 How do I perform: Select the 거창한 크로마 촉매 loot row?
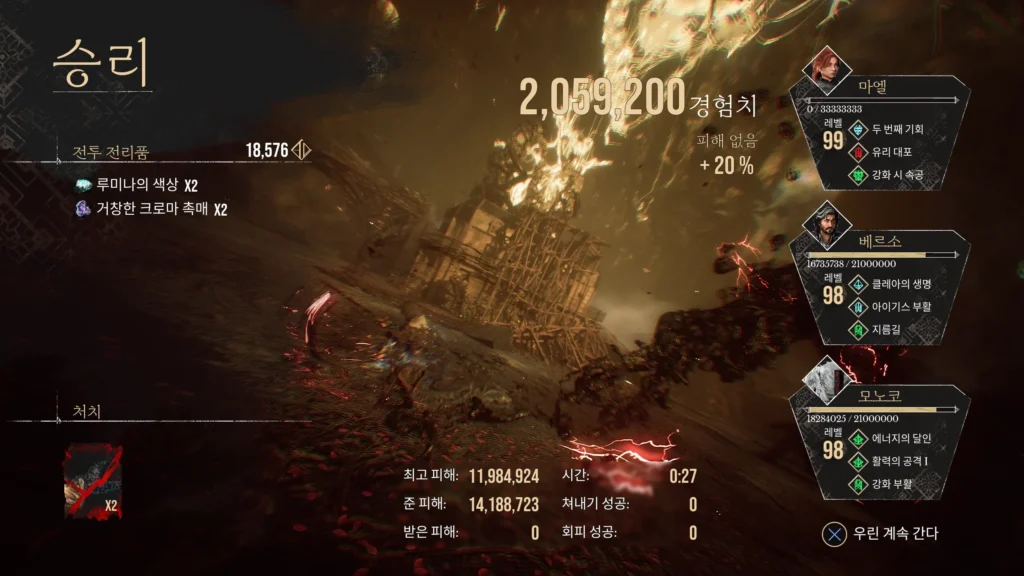(x=150, y=209)
